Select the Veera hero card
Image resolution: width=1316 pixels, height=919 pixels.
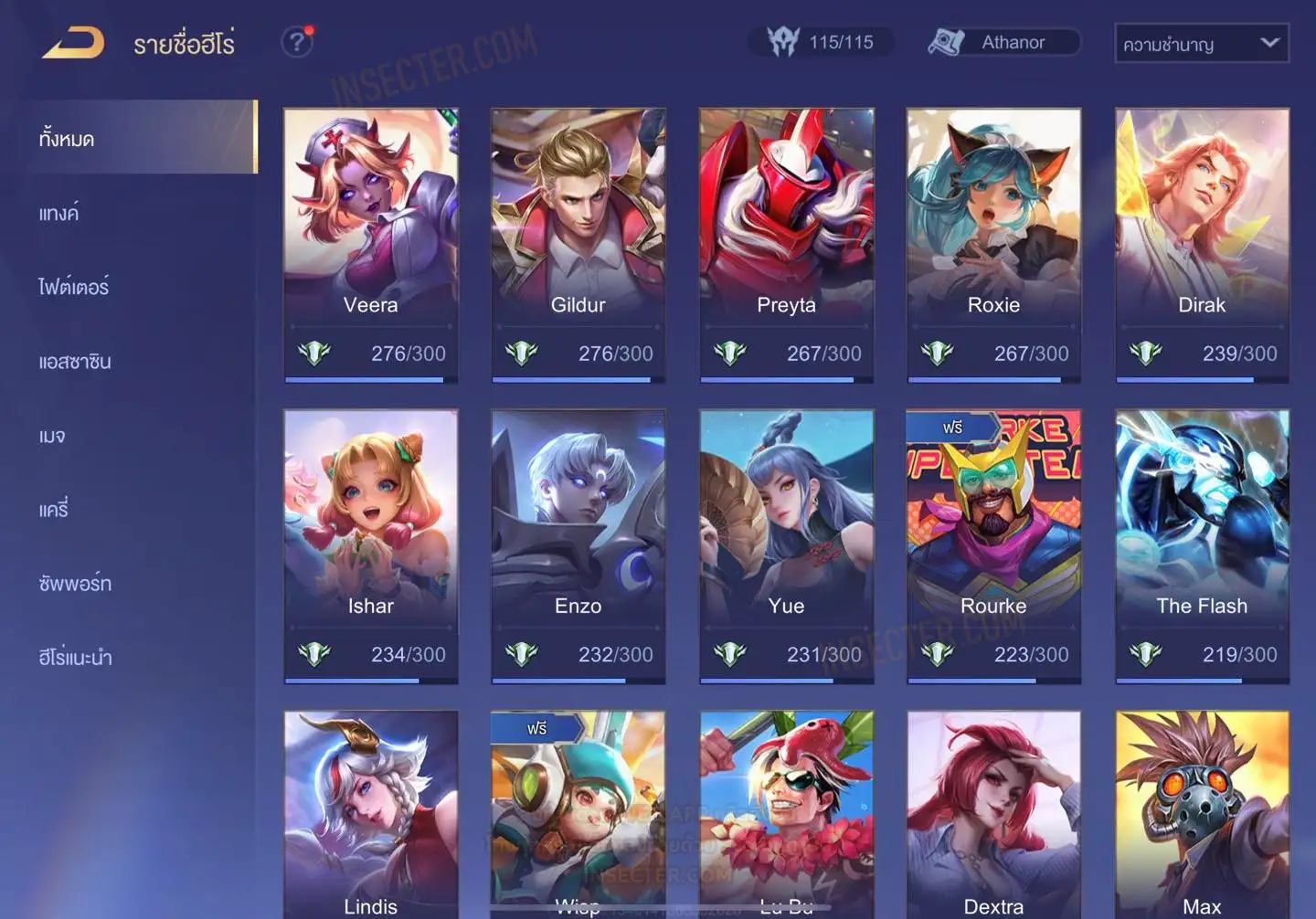(x=370, y=244)
